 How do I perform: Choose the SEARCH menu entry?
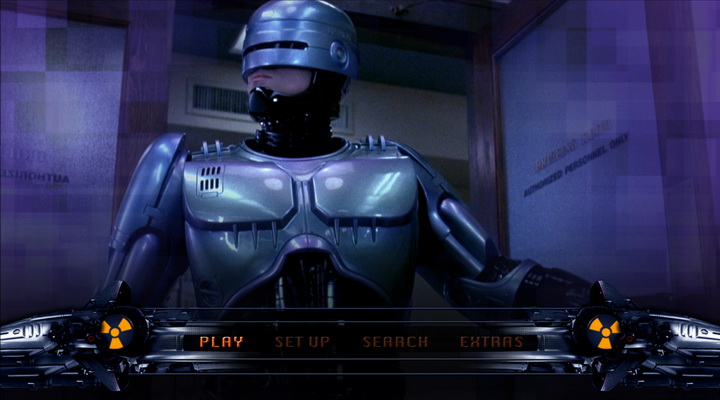coord(395,342)
